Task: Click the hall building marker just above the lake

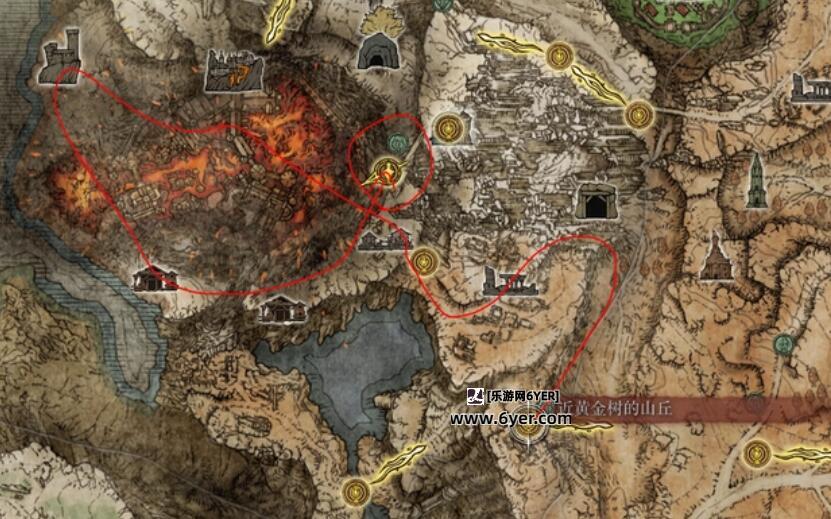Action: pyautogui.click(x=282, y=309)
